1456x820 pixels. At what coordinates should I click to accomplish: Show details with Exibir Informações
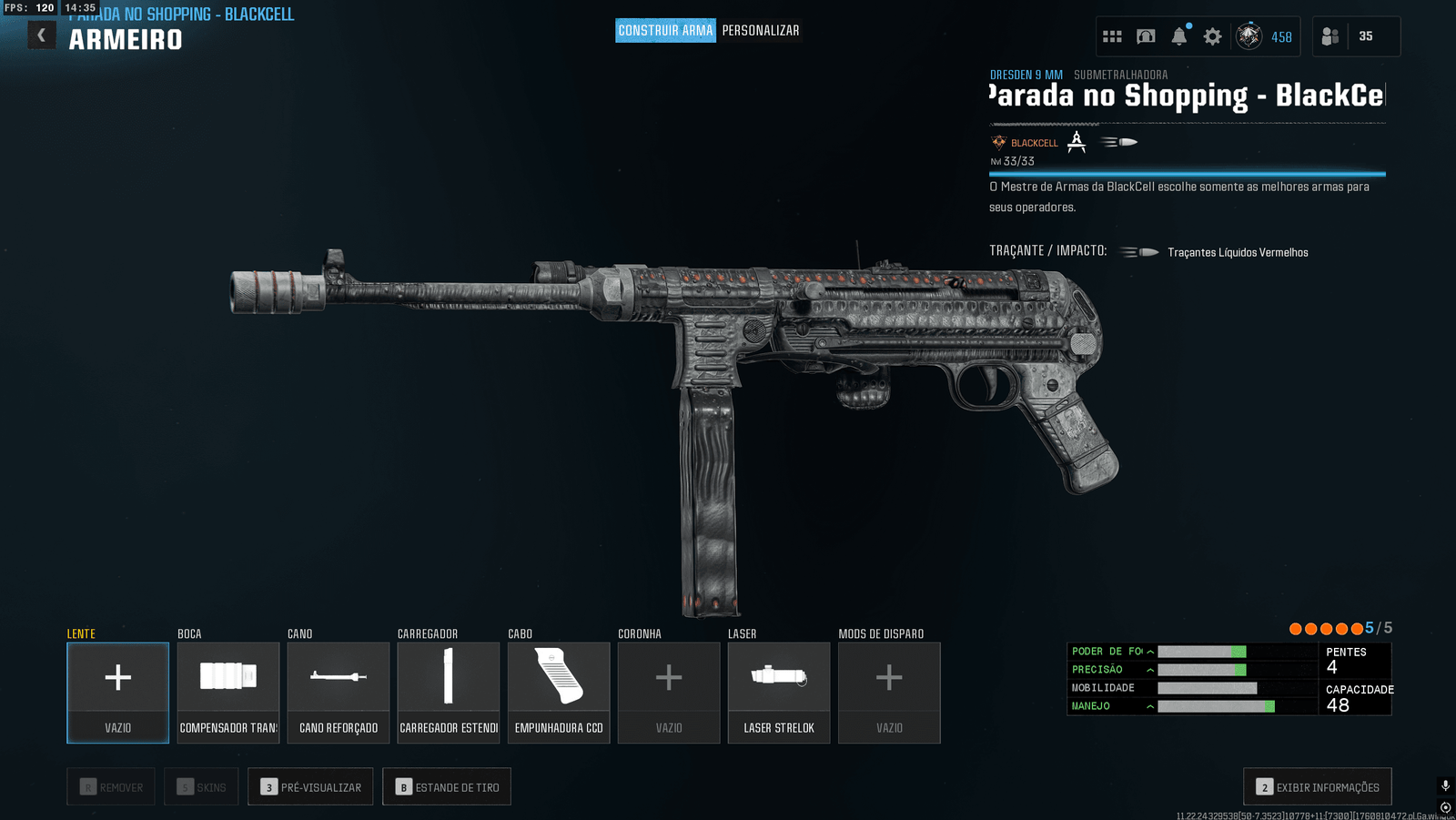pos(1317,787)
